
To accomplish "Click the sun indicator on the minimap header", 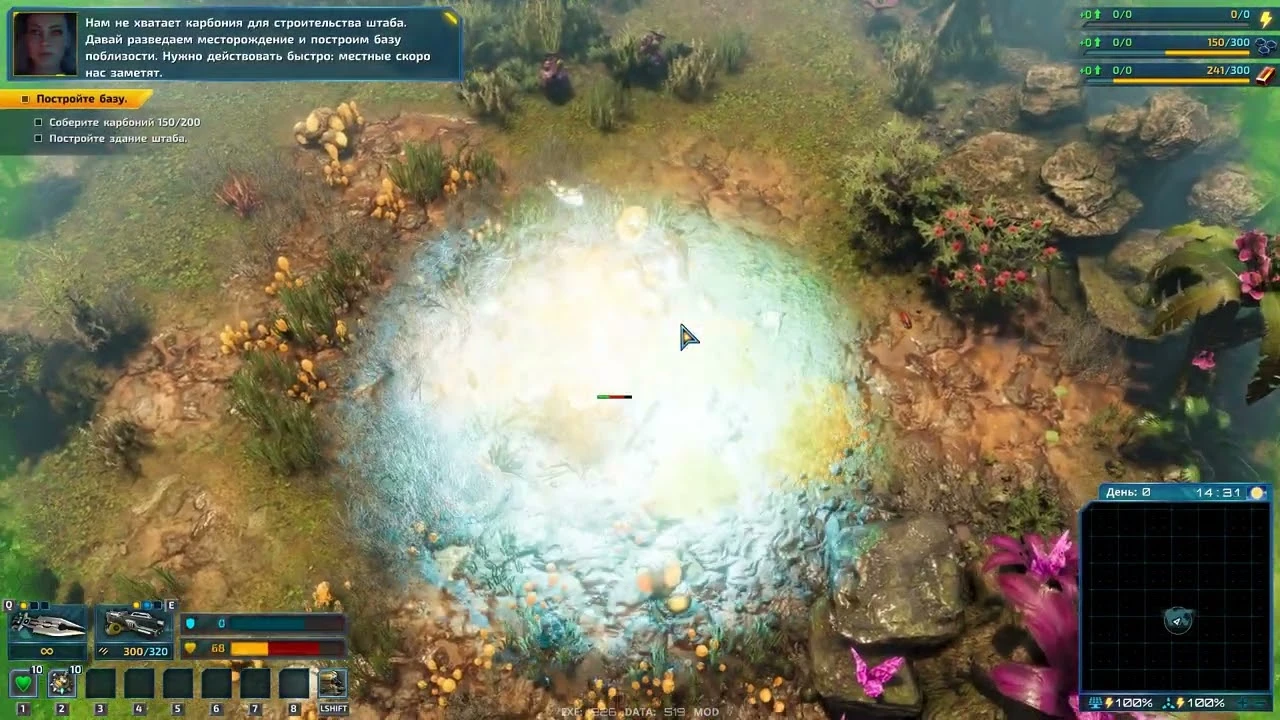I will coord(1257,491).
